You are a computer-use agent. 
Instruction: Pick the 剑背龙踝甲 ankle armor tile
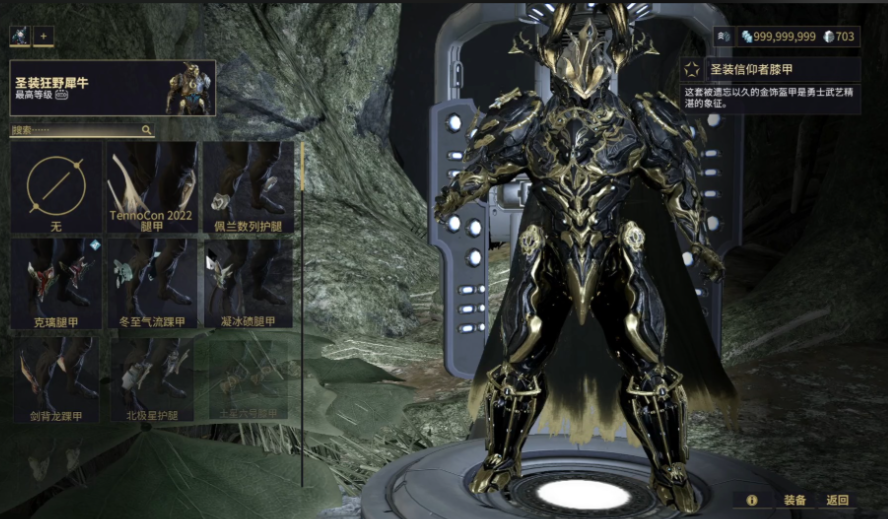coord(56,378)
